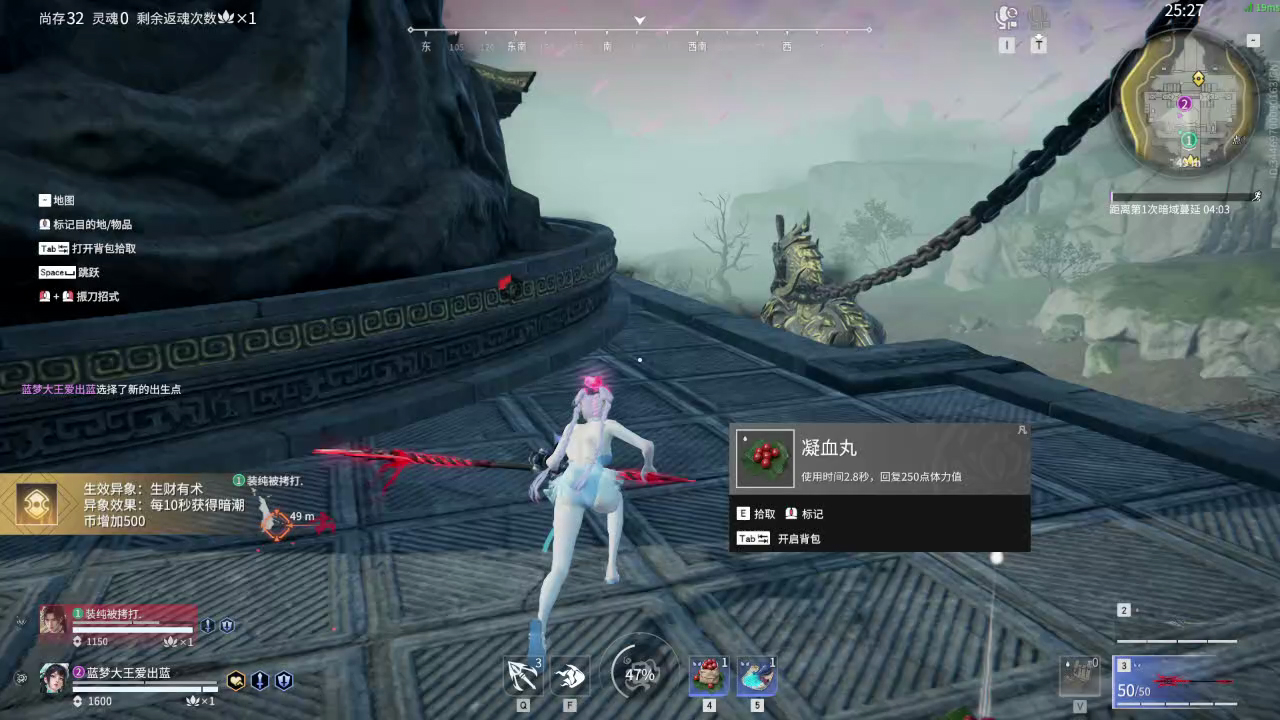Toggle the I indicator button near the minimap
This screenshot has height=720, width=1280.
tap(1007, 44)
